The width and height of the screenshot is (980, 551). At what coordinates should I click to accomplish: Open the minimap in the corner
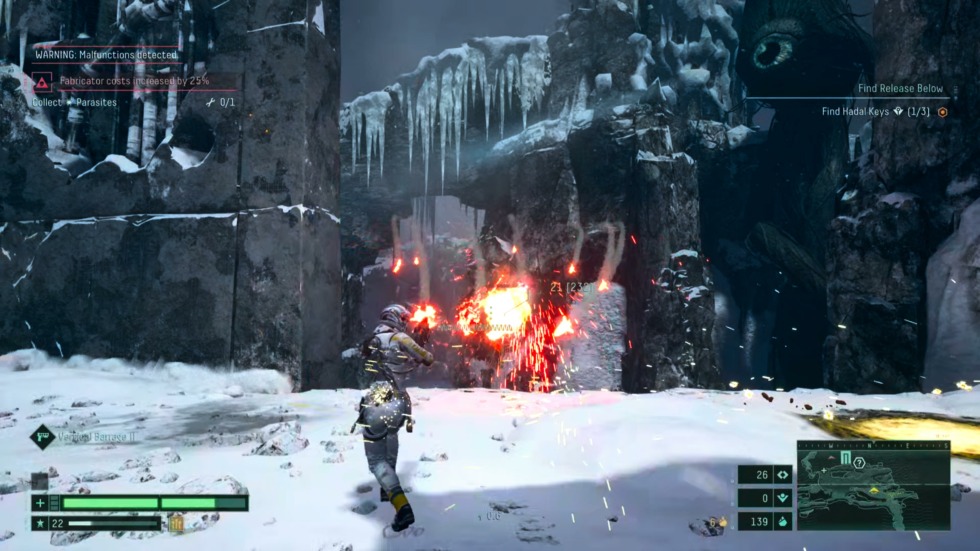[x=873, y=485]
